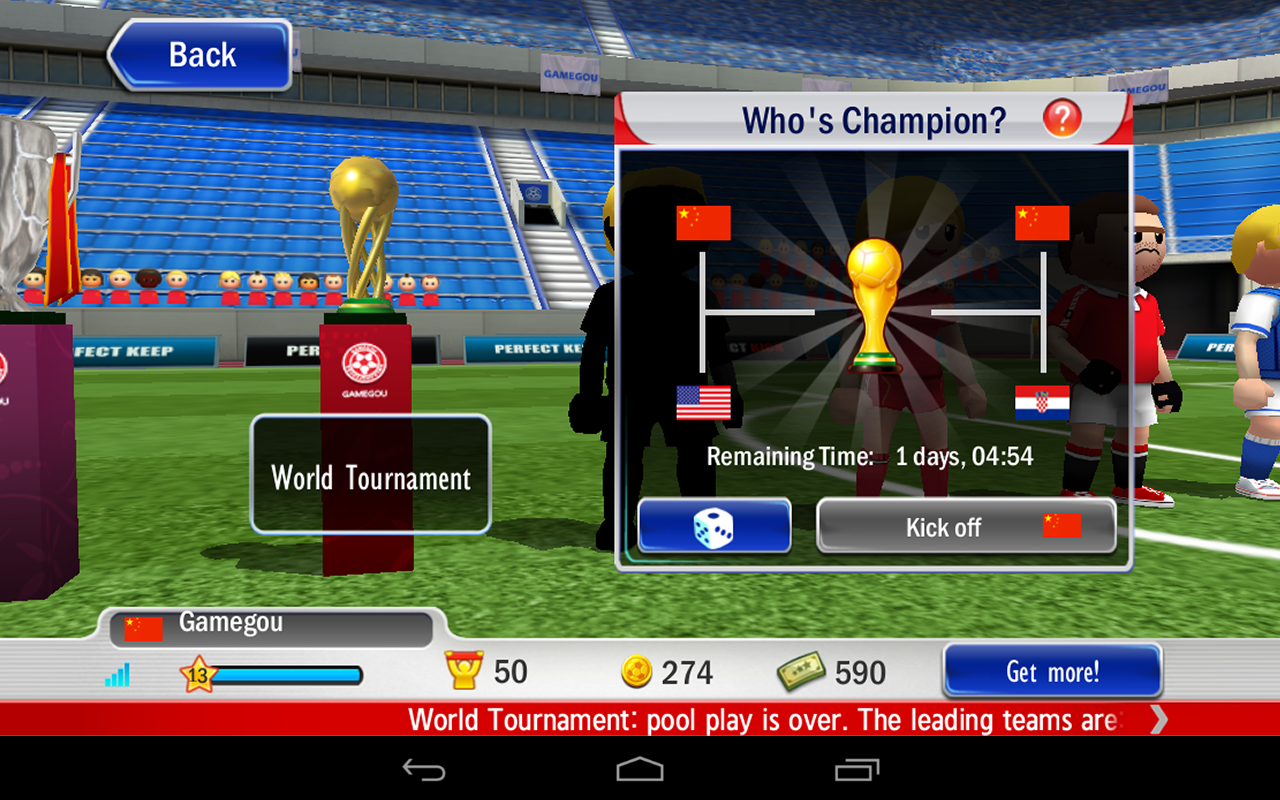Click the red question mark help icon
Screen dimensions: 1280x800
pyautogui.click(x=1063, y=118)
